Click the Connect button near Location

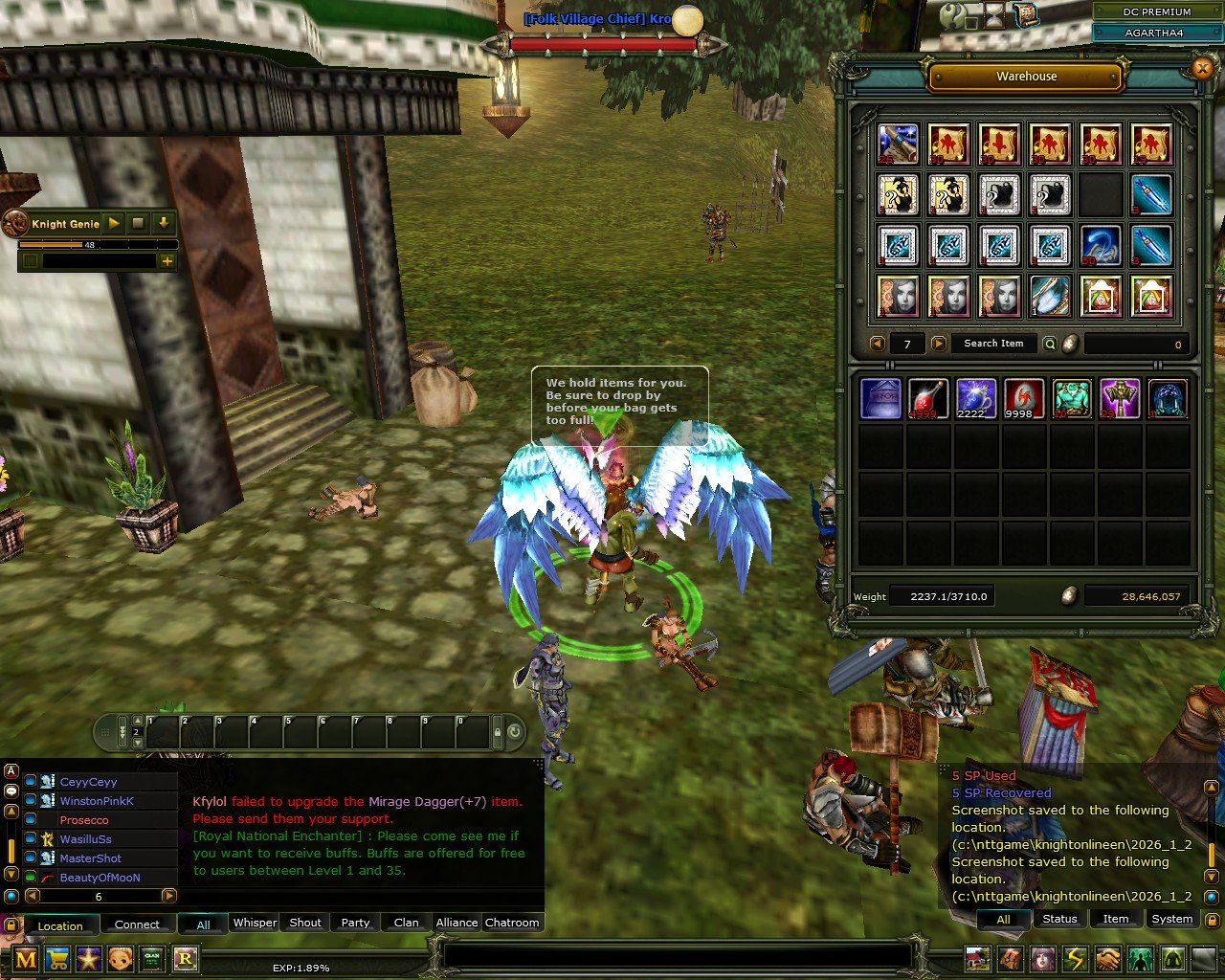click(x=139, y=924)
